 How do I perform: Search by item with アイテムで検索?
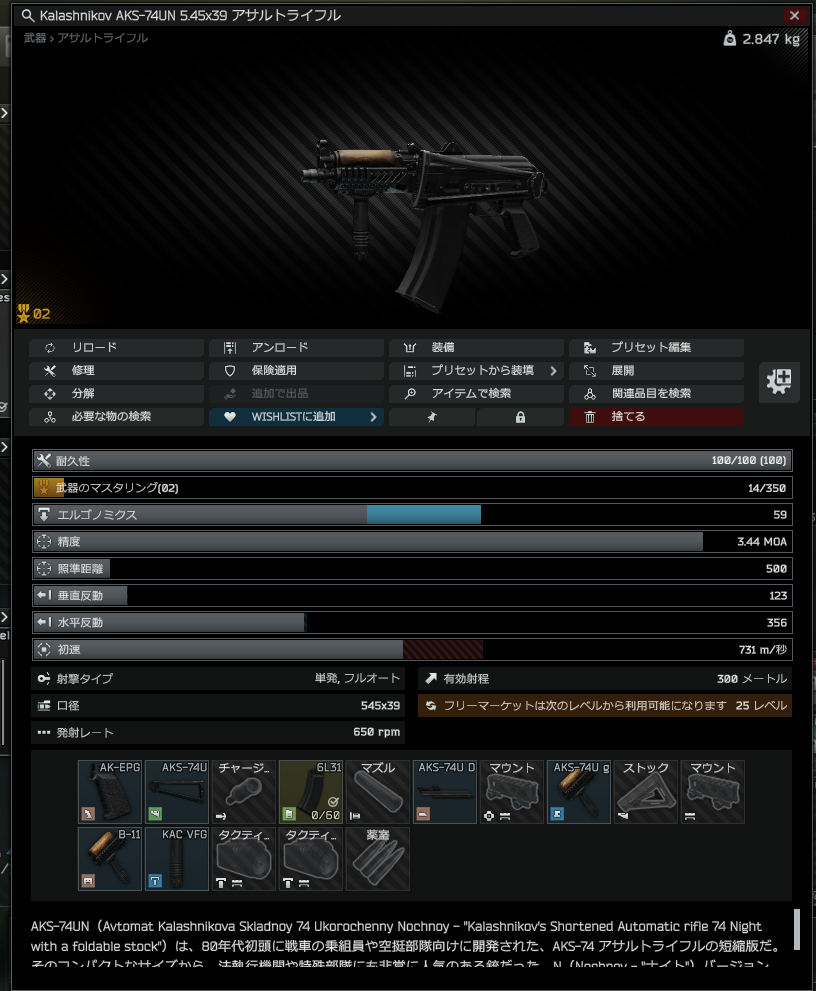pos(476,394)
